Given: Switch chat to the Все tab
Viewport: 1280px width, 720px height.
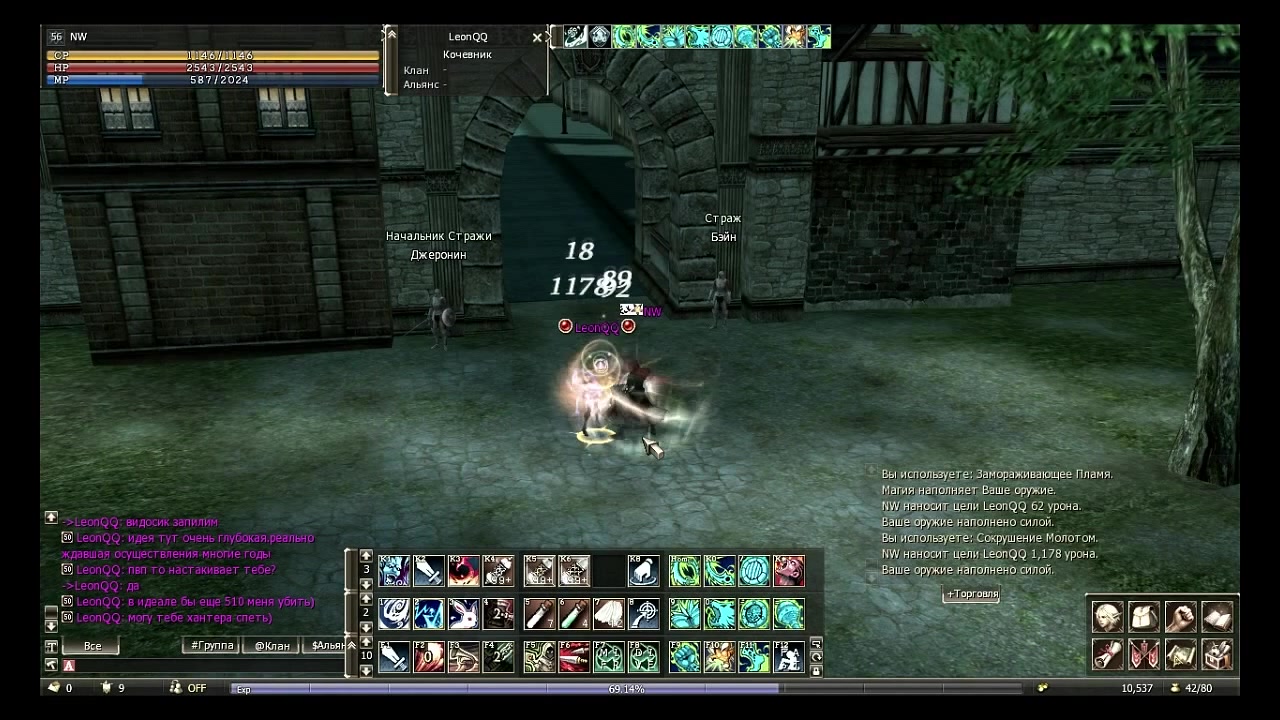Looking at the screenshot, I should (92, 646).
